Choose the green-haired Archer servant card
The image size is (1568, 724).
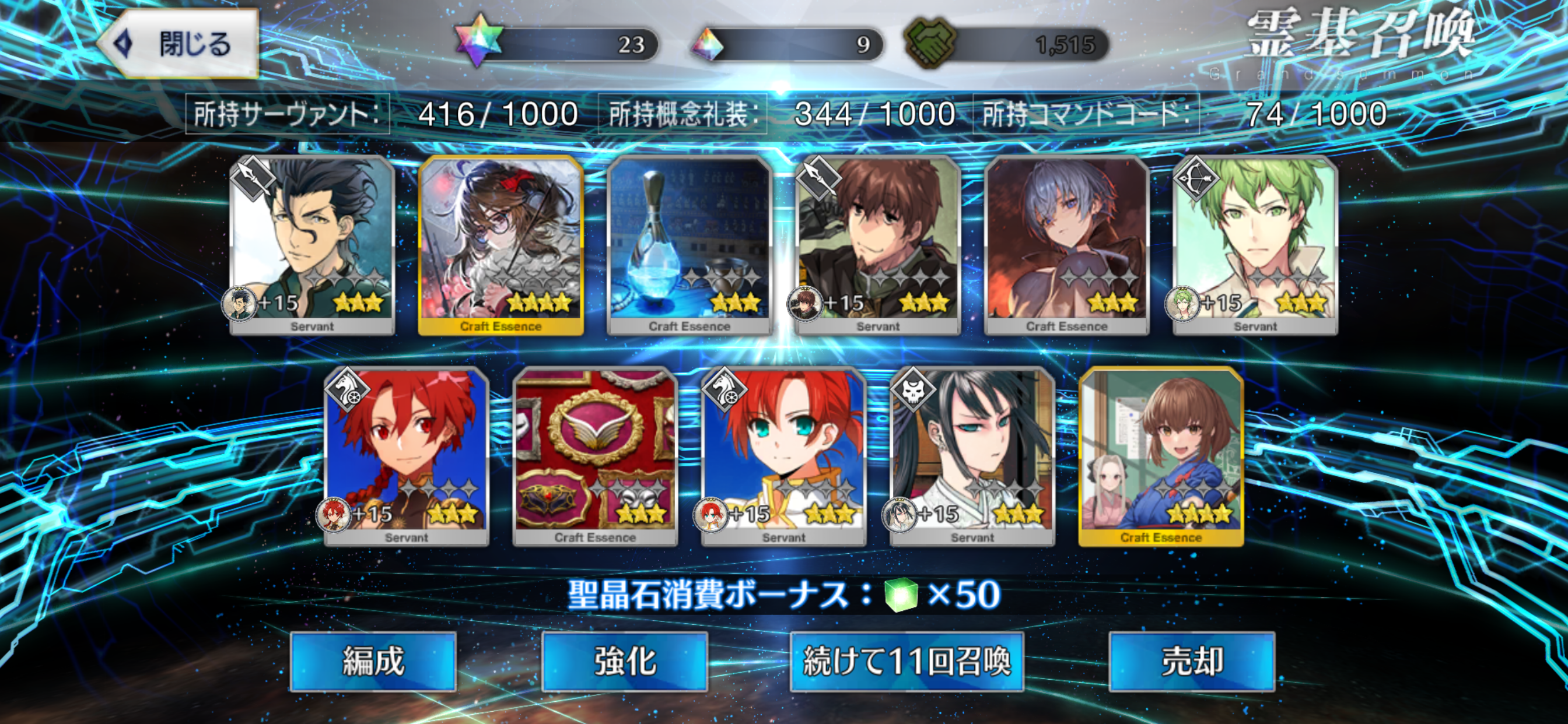[1255, 243]
